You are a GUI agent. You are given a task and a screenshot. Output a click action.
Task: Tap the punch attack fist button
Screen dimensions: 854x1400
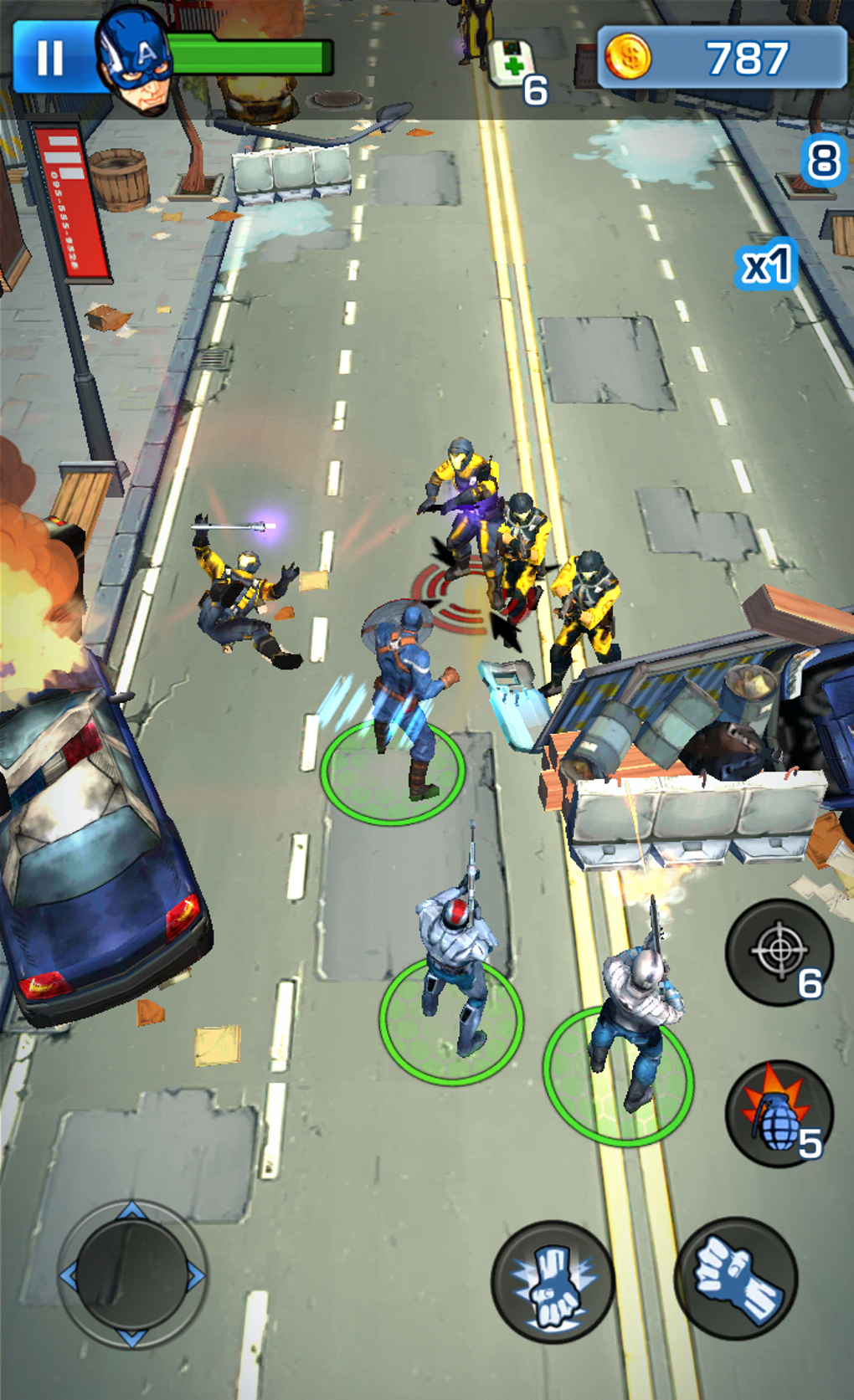click(736, 1278)
